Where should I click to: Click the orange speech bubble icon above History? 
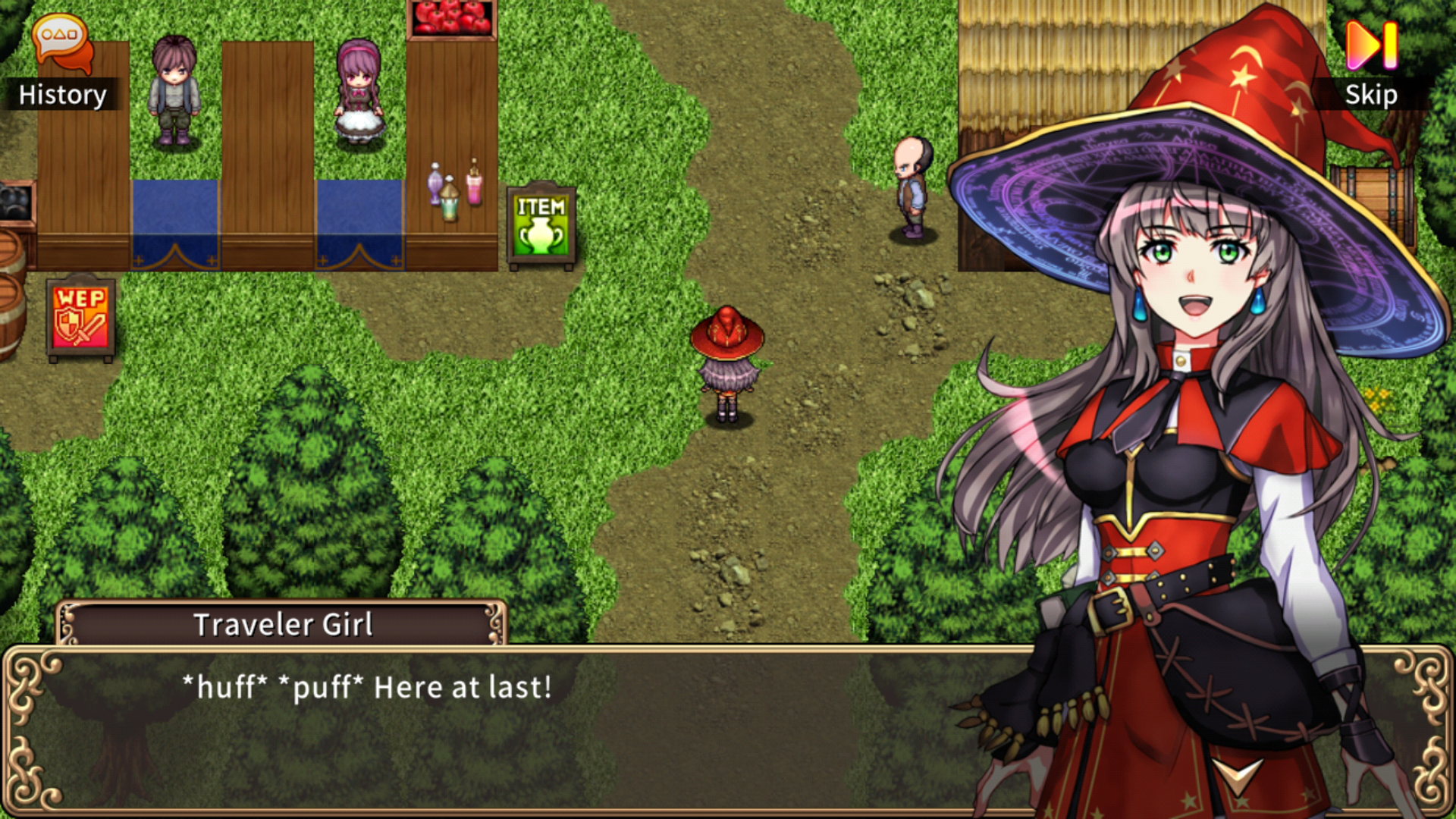click(59, 38)
